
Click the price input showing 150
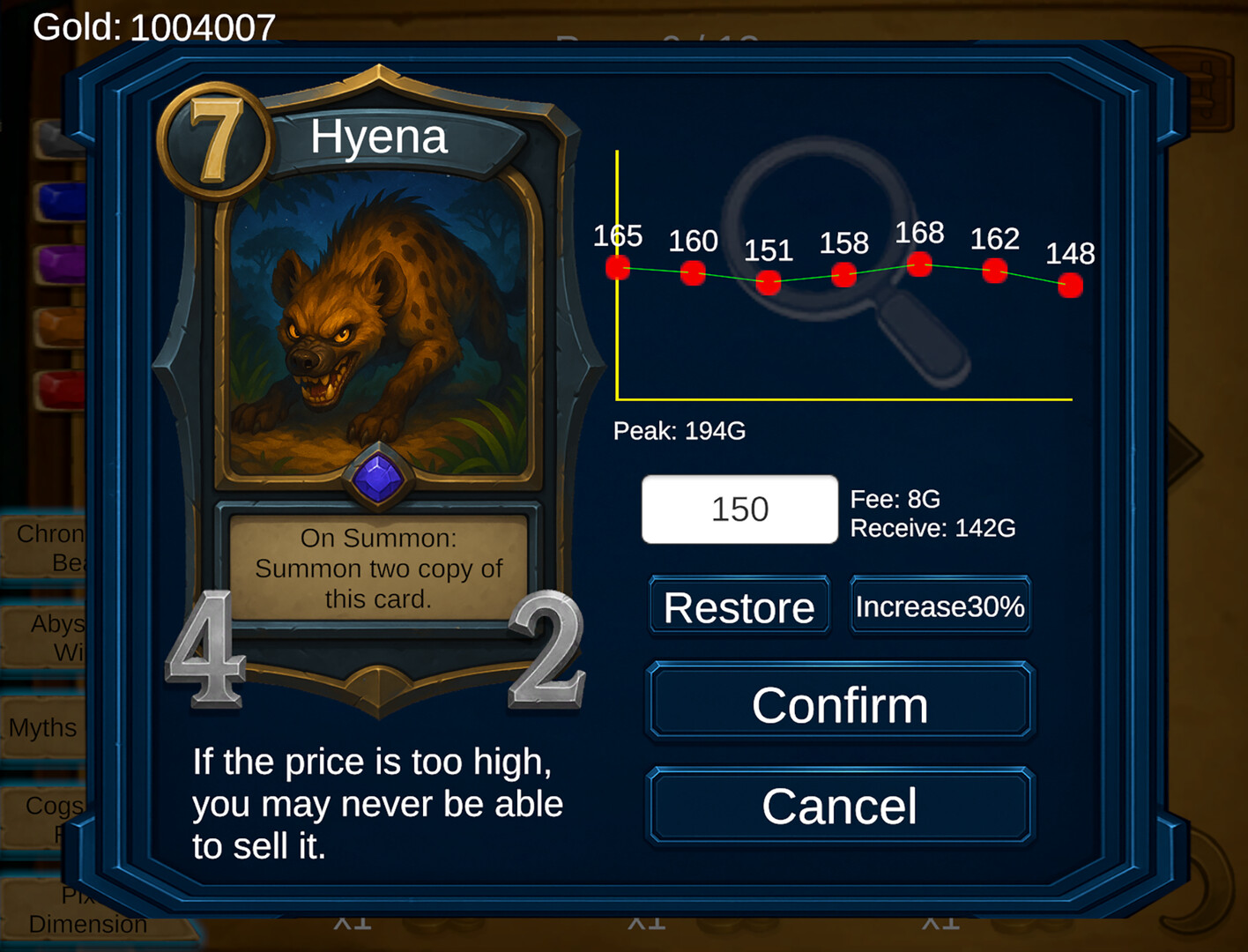[739, 509]
